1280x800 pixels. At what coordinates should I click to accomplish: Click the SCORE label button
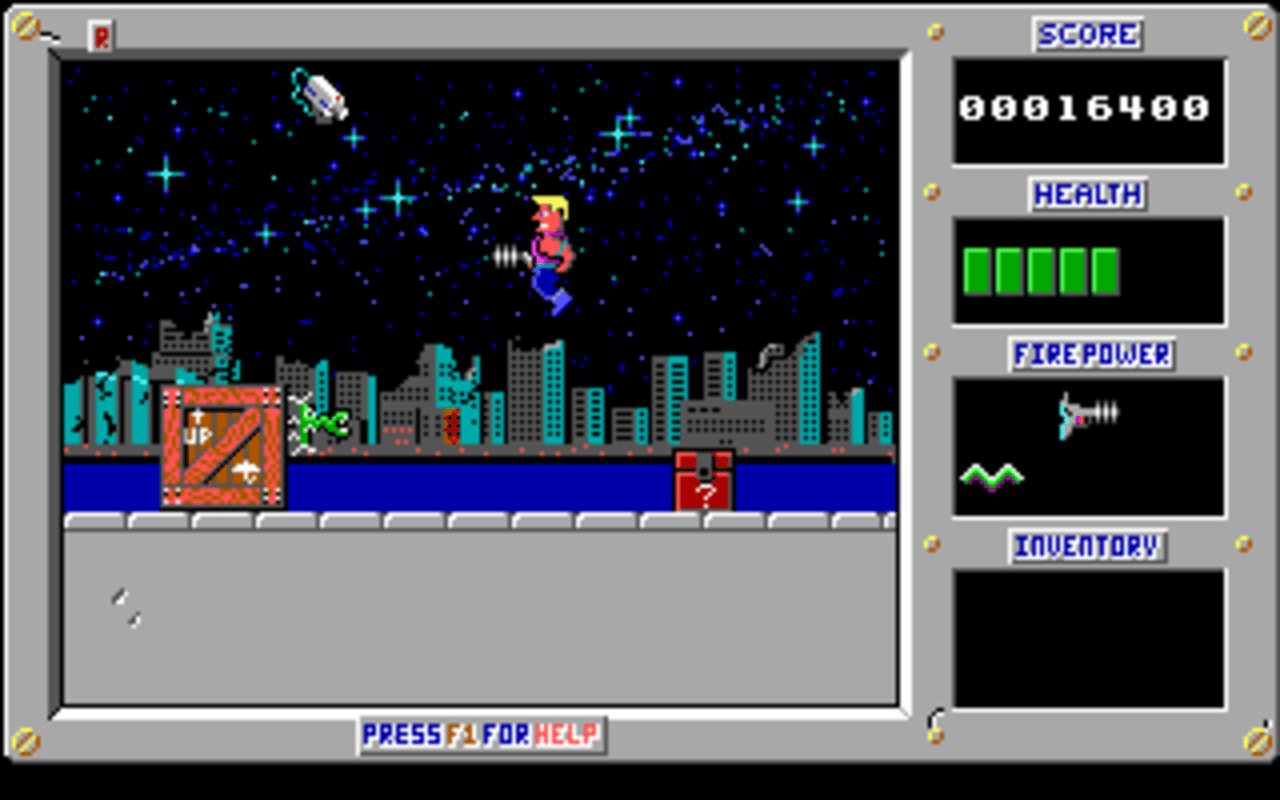[x=1087, y=34]
